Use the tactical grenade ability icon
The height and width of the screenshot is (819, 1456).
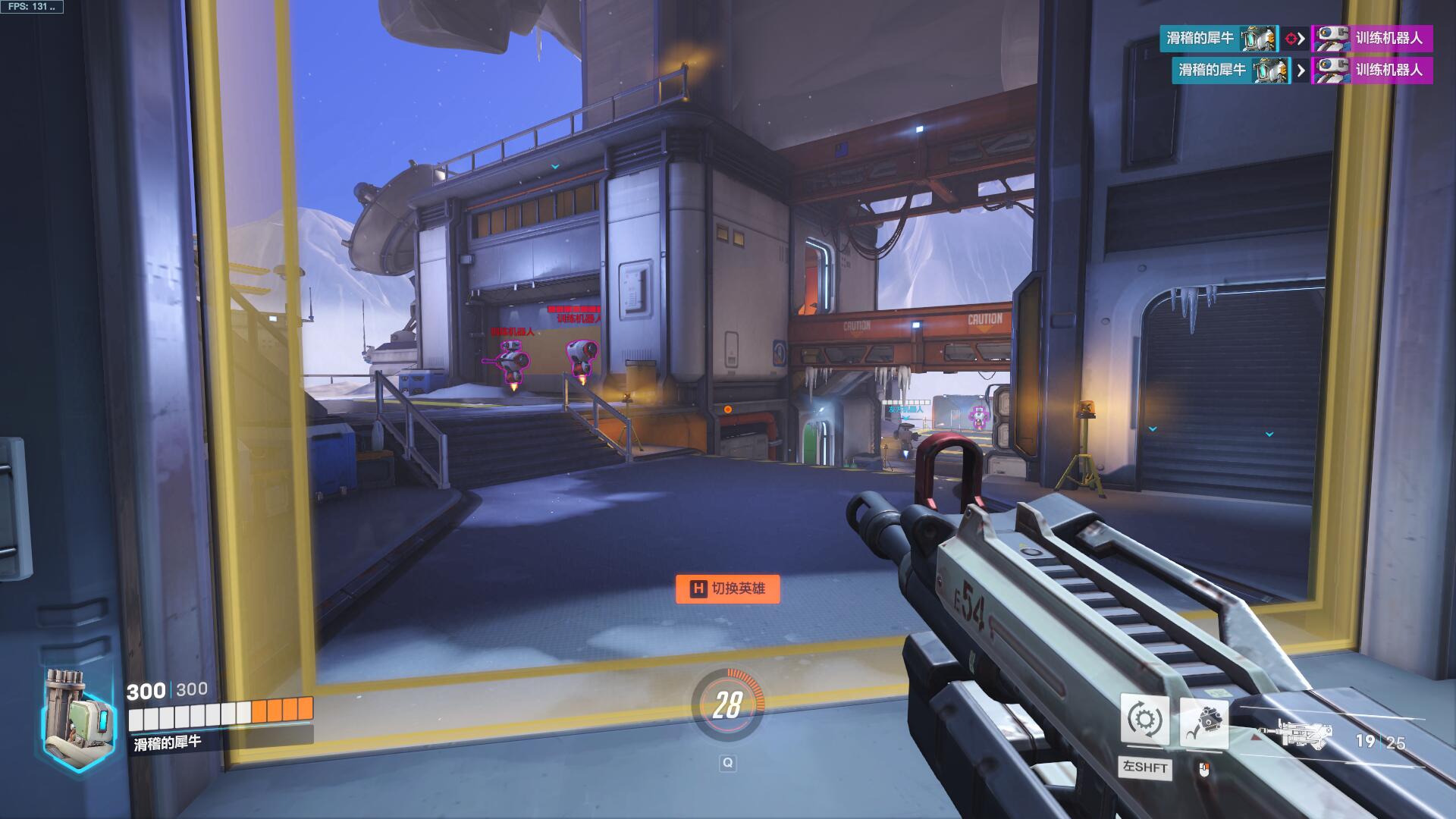coord(1203,721)
